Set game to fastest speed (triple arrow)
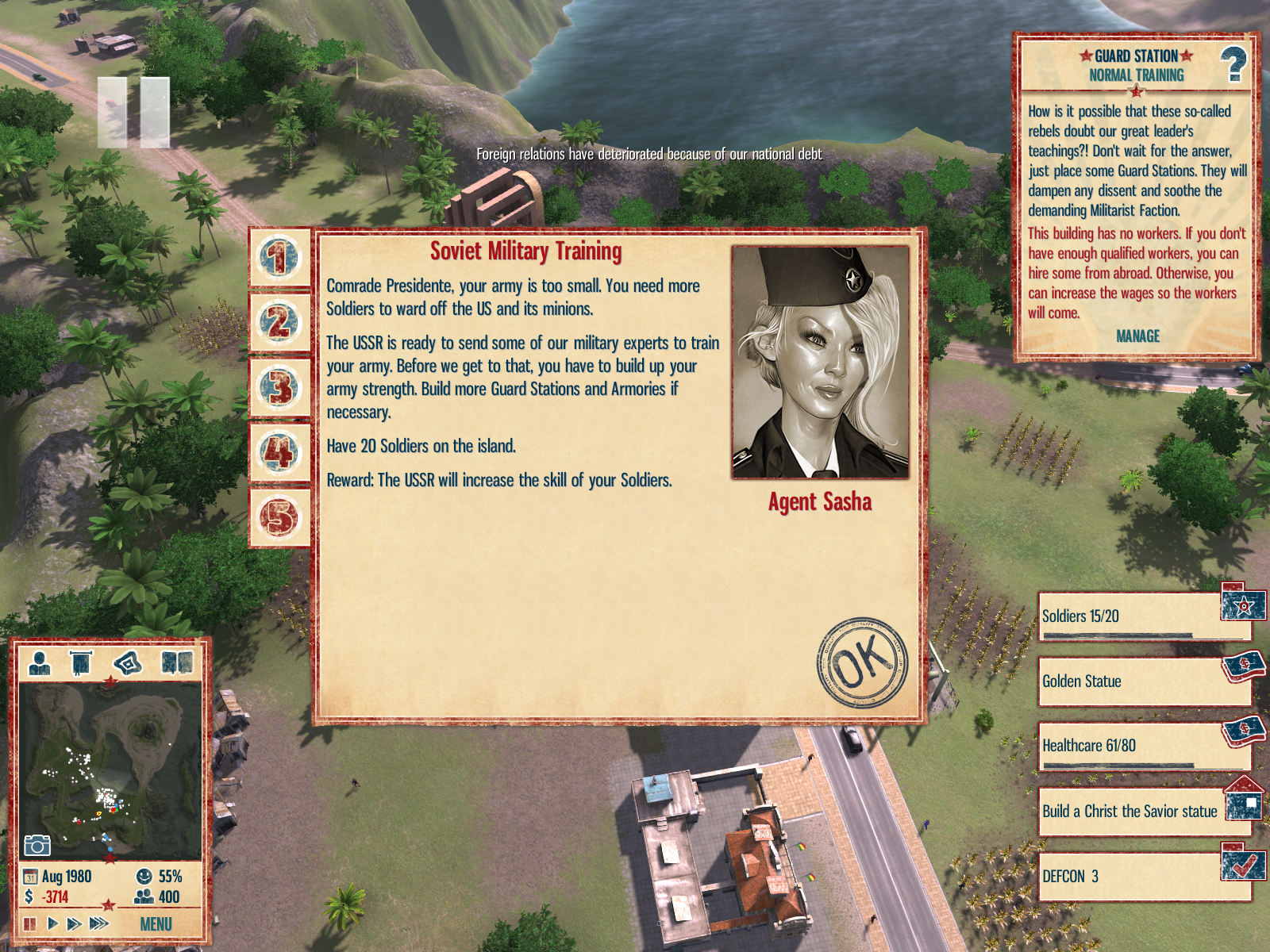1270x952 pixels. 98,923
